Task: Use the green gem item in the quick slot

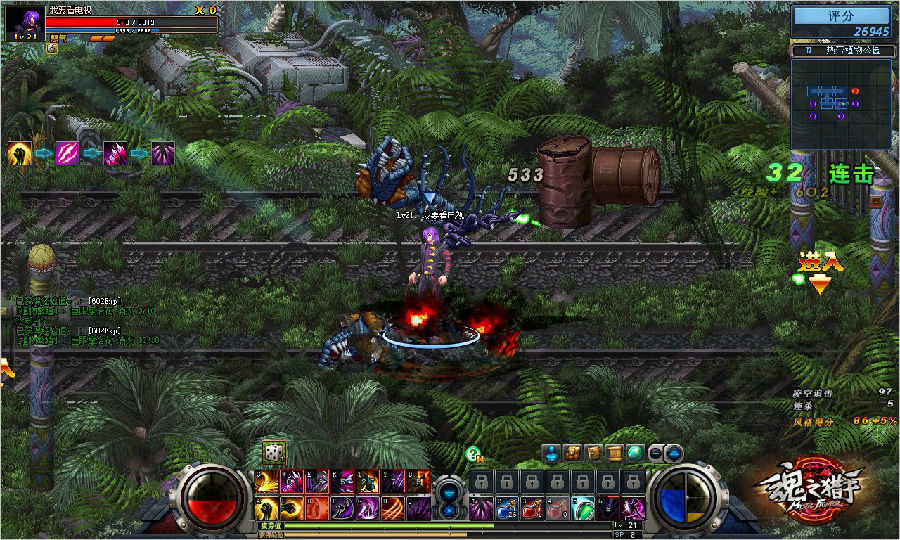Action: (582, 507)
